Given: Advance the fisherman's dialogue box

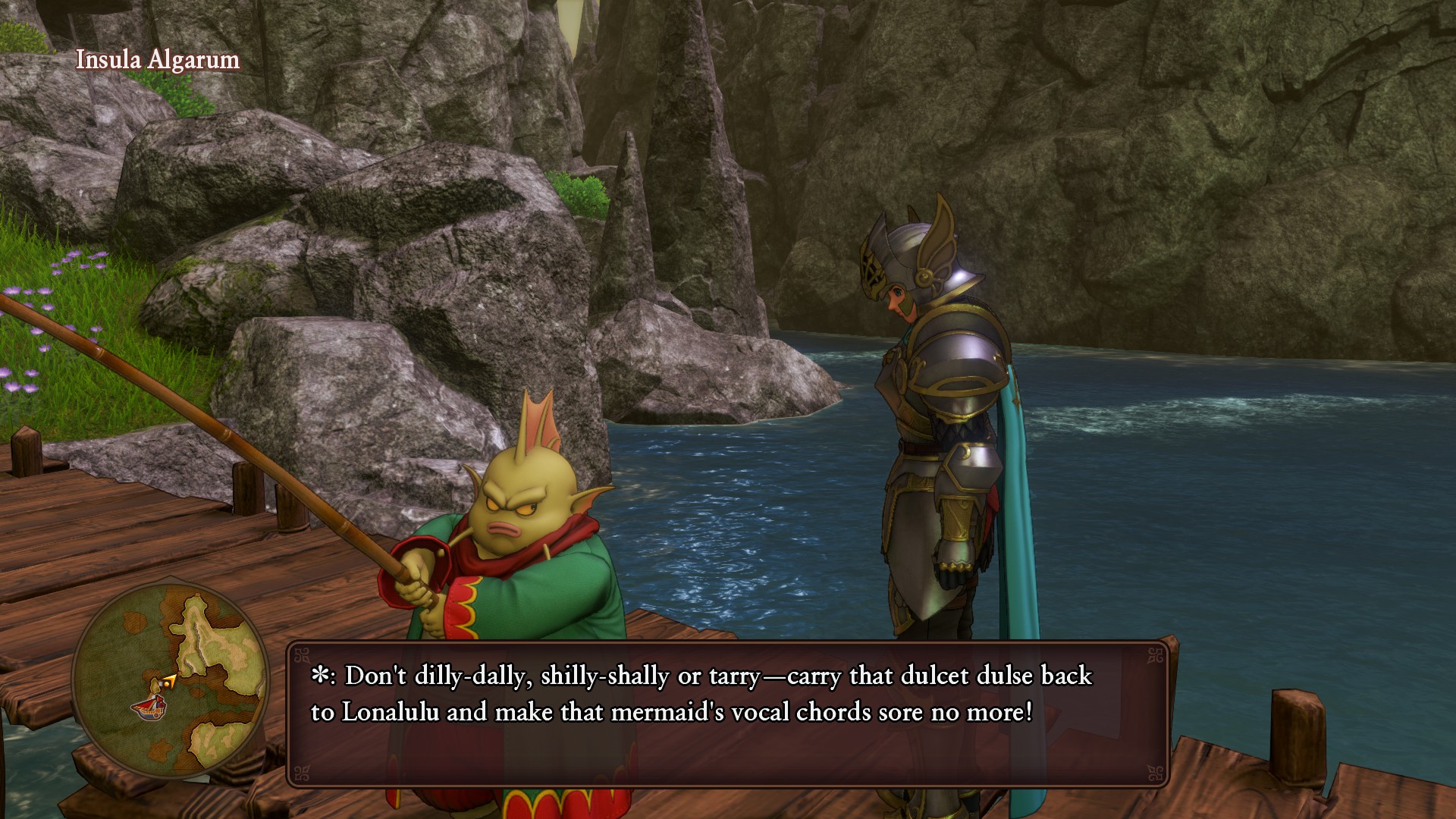Looking at the screenshot, I should click(x=727, y=714).
